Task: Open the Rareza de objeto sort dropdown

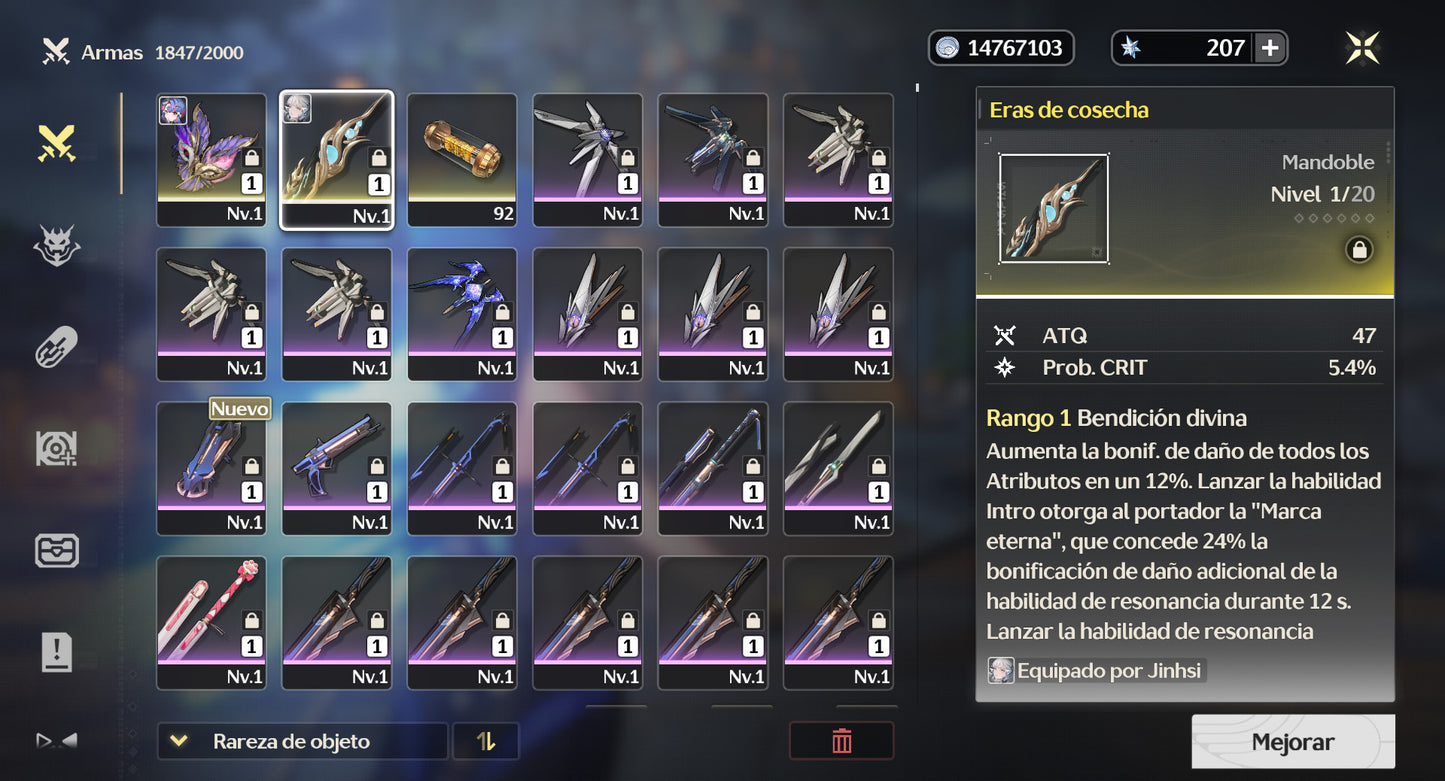Action: tap(301, 741)
